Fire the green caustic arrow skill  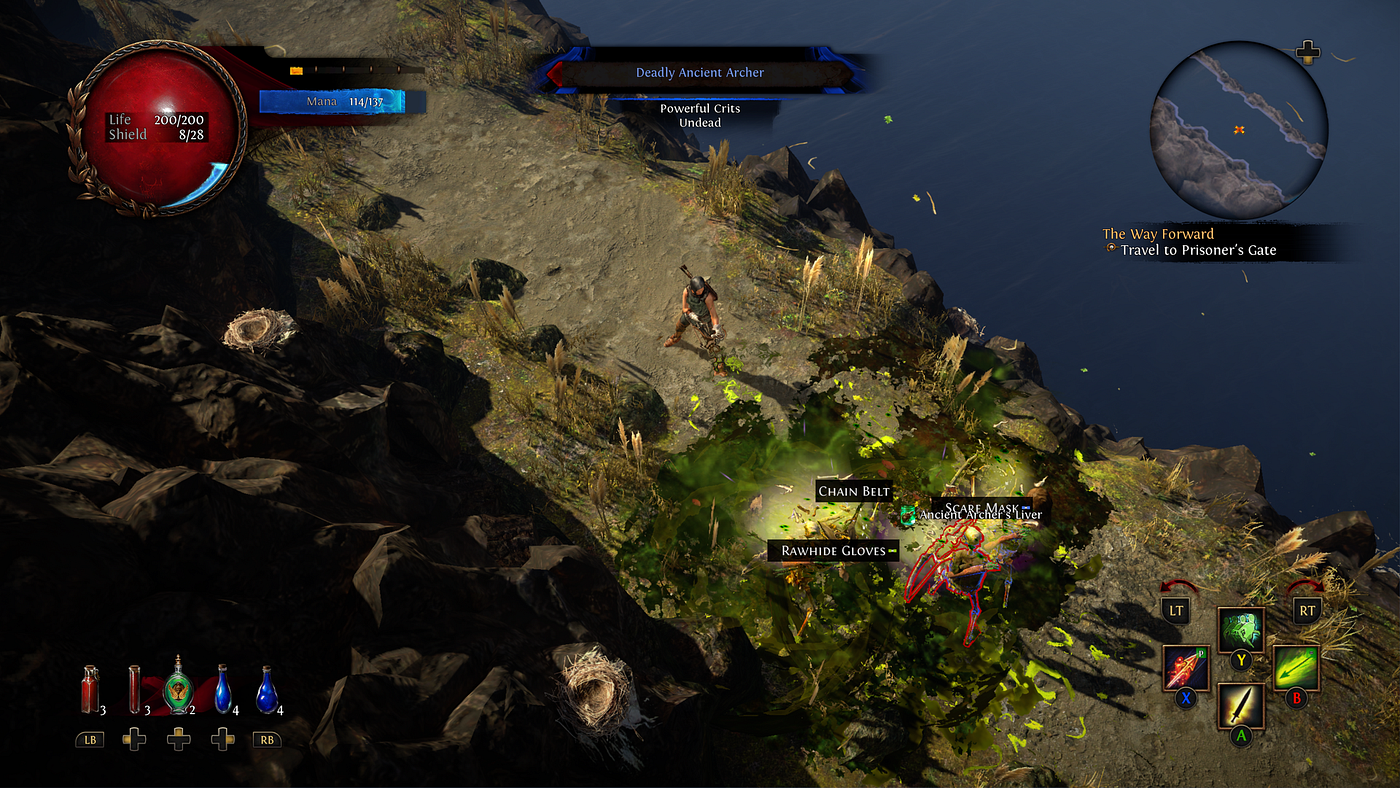pos(1296,668)
